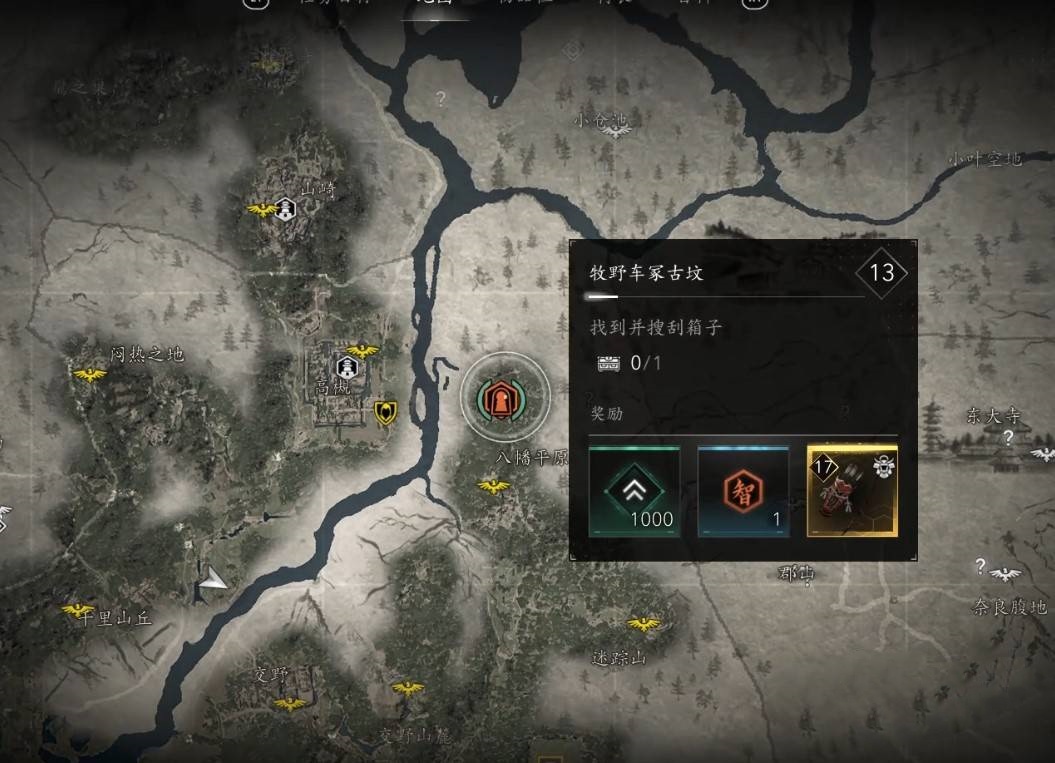Select the 1000 XP reward tile
Screen dimensions: 1055x763
point(634,492)
